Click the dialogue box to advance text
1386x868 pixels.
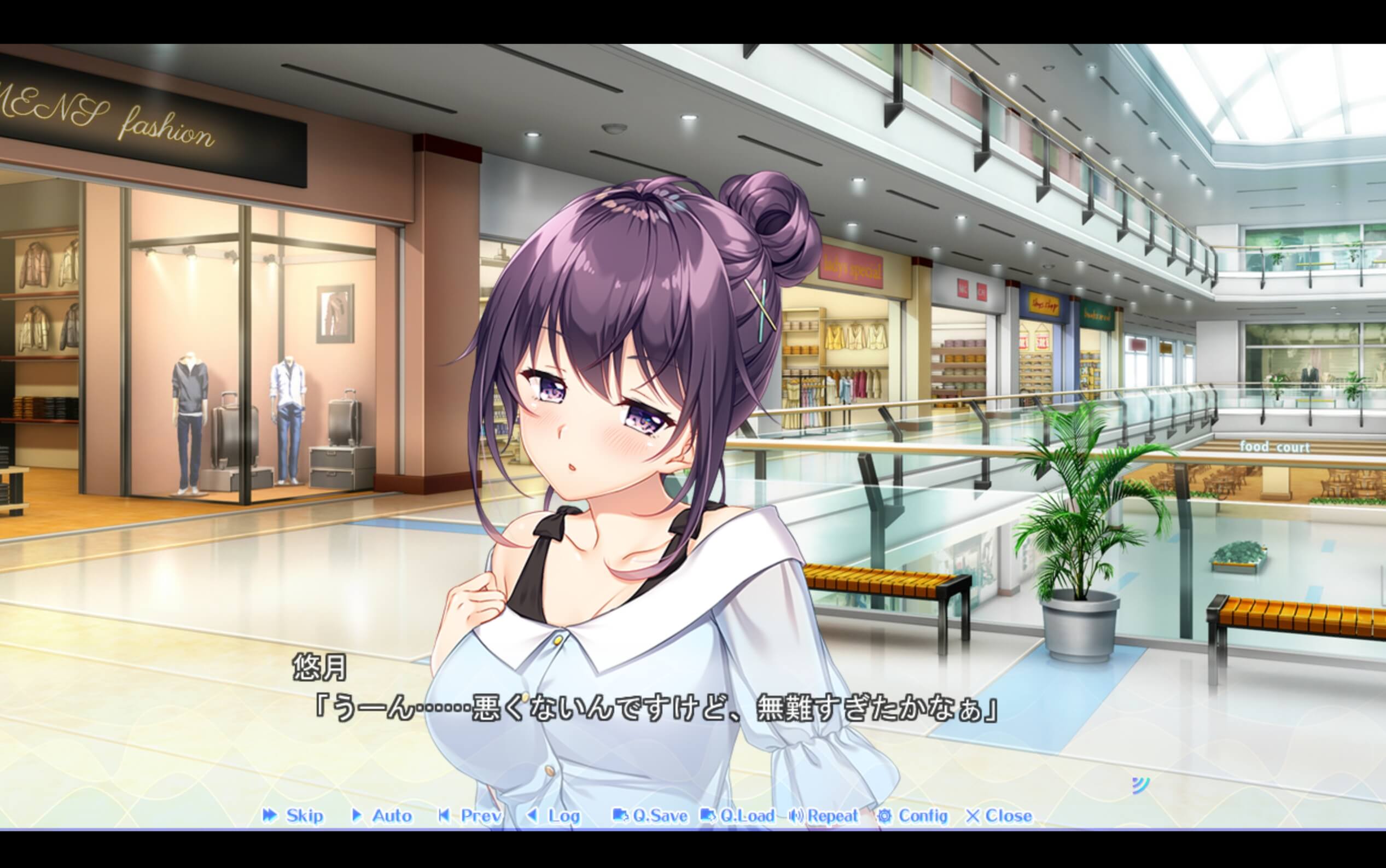click(x=689, y=718)
